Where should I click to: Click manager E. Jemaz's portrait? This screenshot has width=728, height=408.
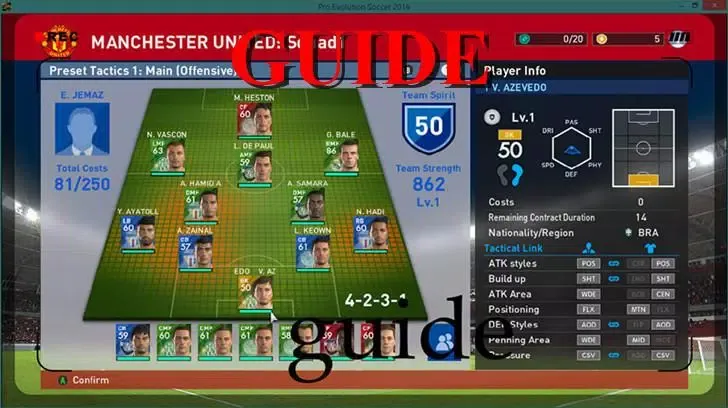82,129
